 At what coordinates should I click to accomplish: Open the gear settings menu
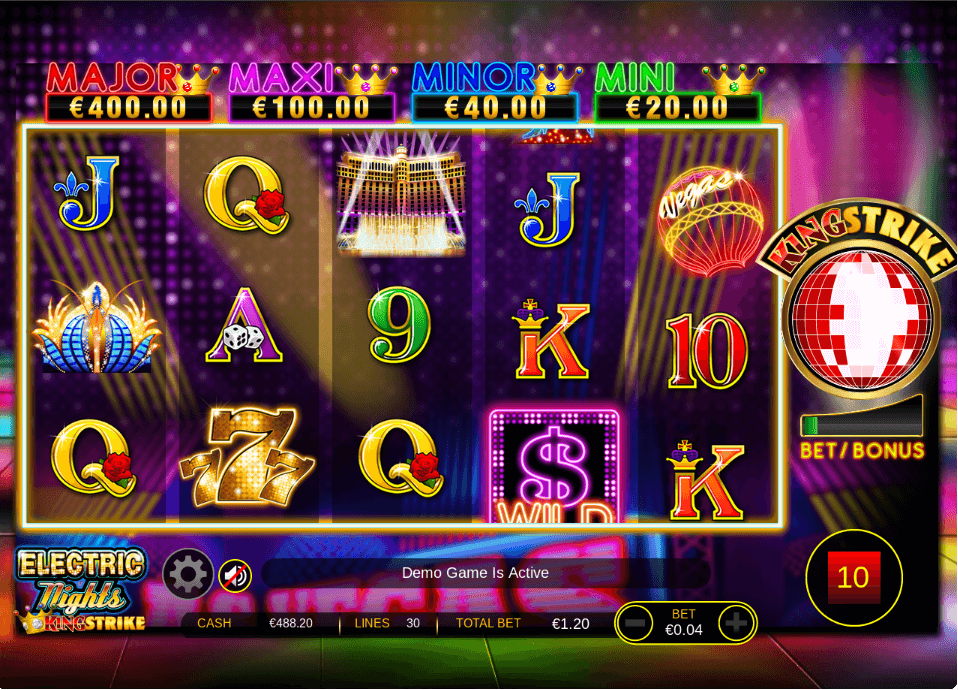pos(188,574)
